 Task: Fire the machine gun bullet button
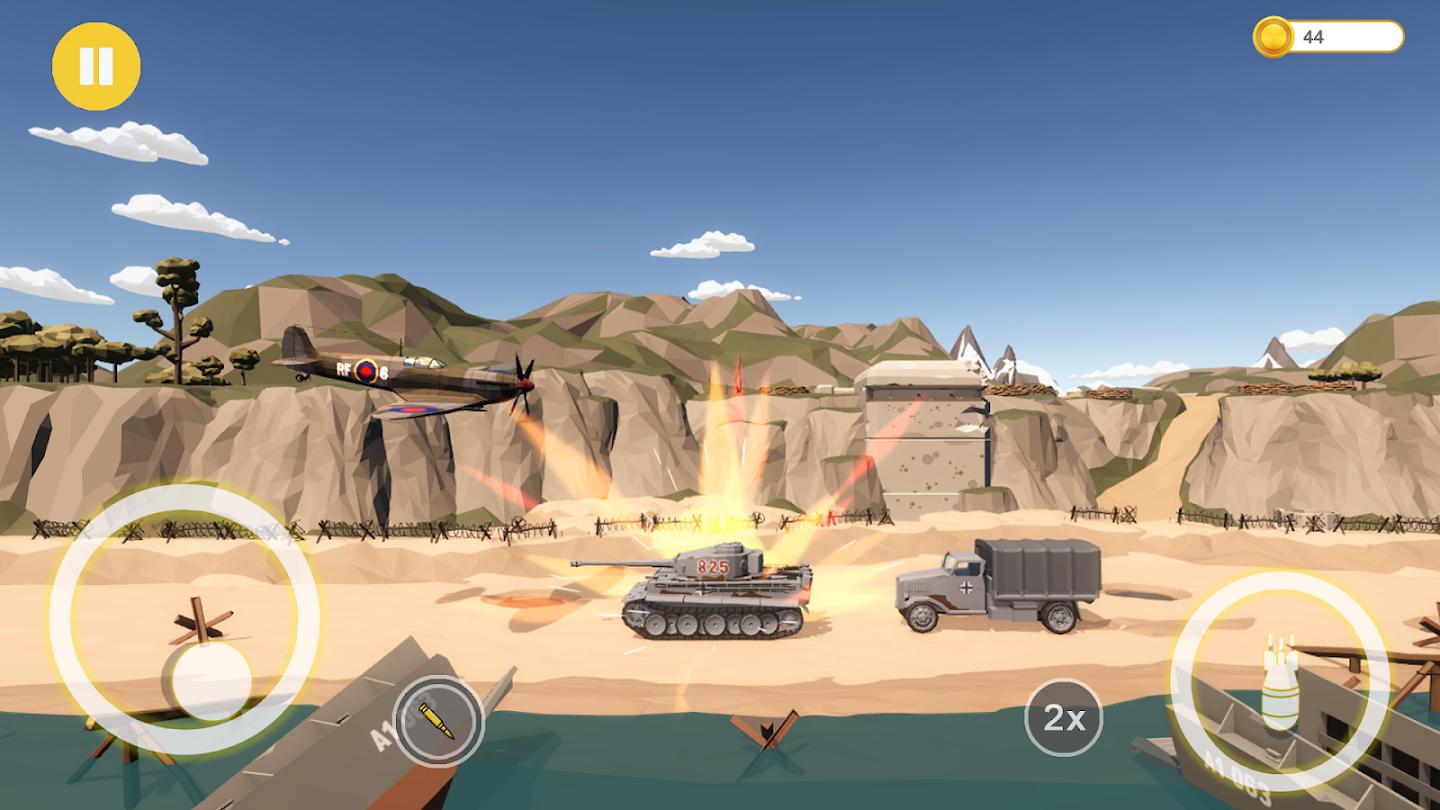(x=437, y=720)
